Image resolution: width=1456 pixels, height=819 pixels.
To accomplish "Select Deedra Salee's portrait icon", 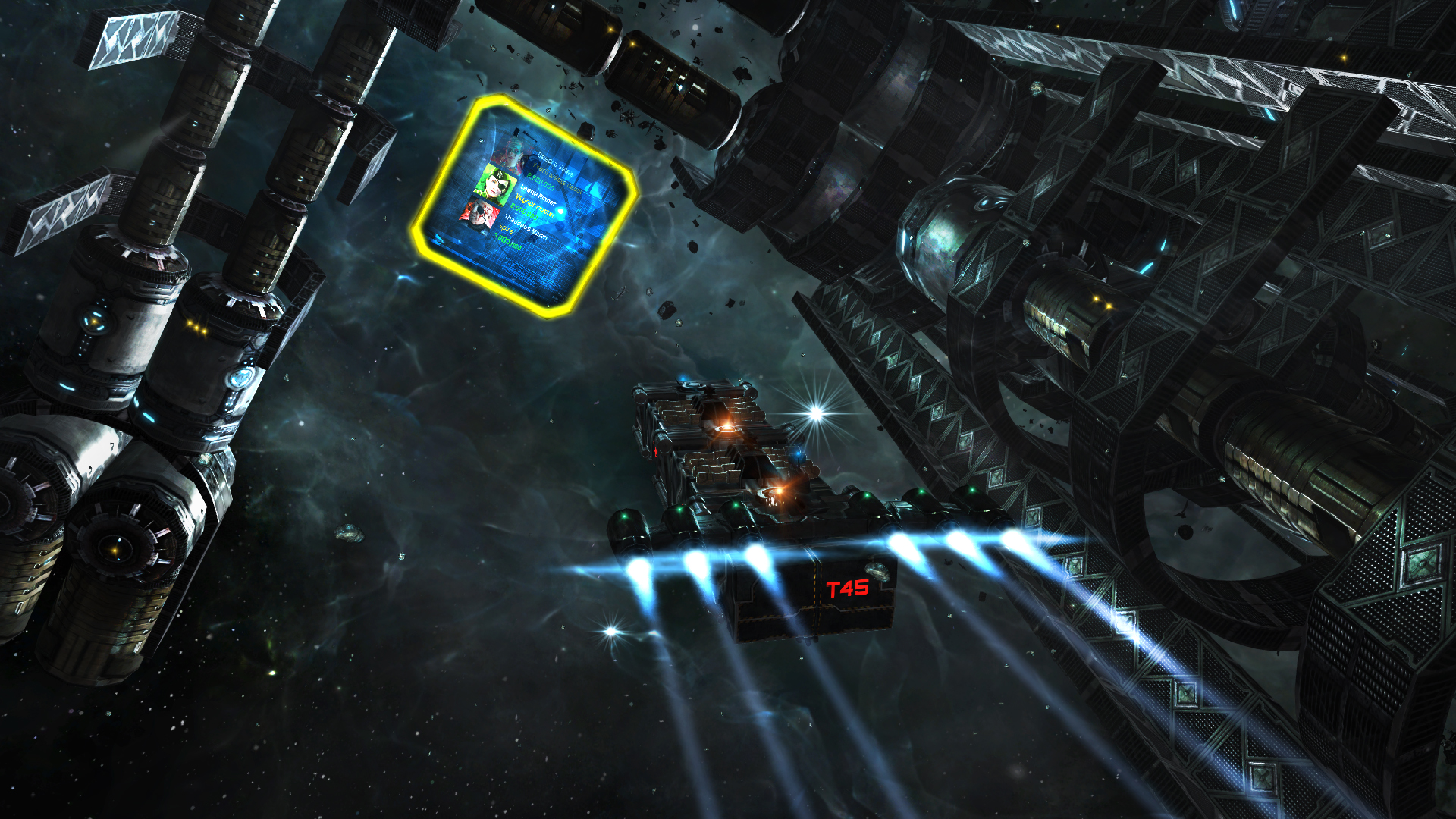I will 511,153.
